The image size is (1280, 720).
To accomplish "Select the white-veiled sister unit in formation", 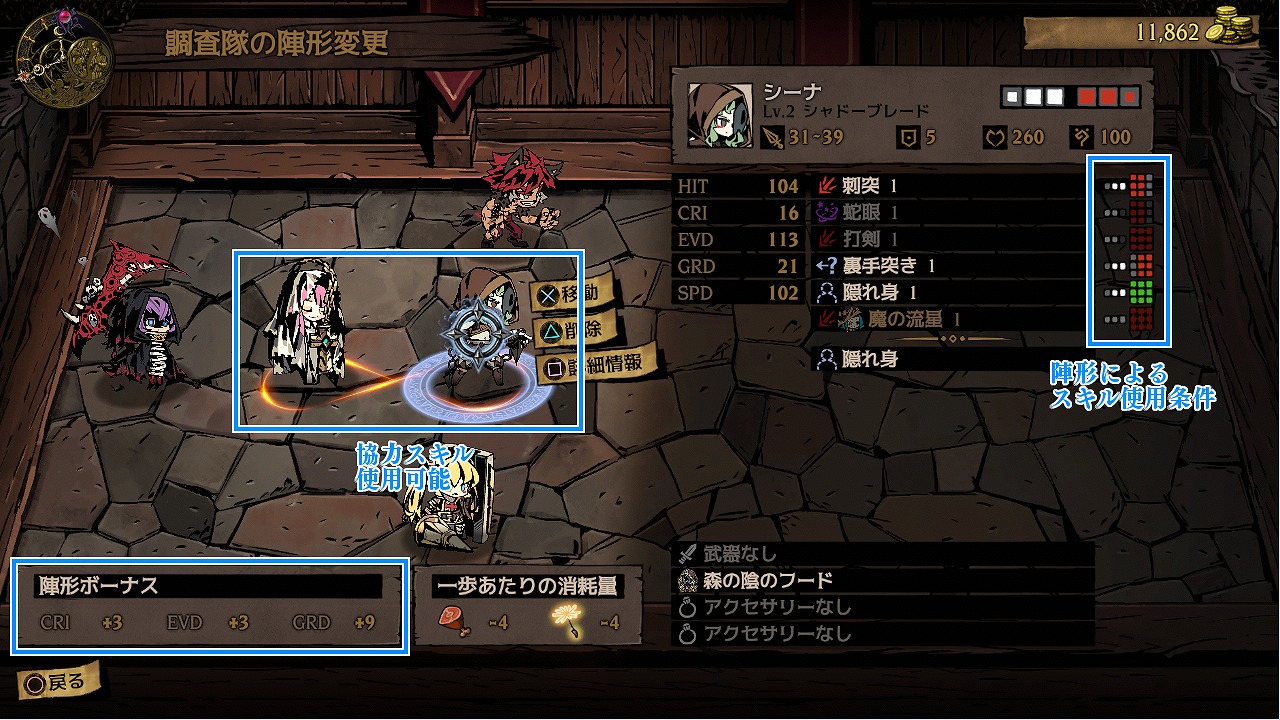I will 304,322.
